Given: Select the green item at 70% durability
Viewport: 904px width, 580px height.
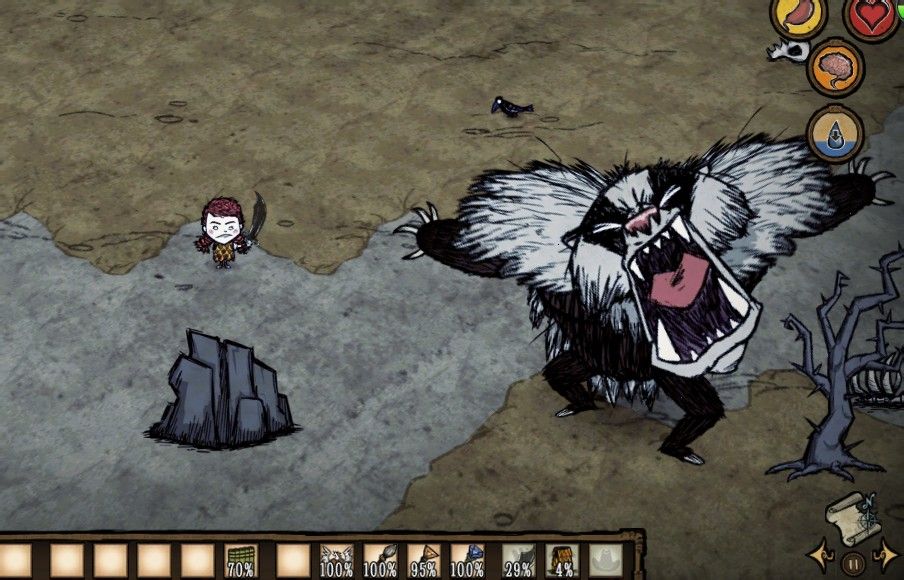Looking at the screenshot, I should (240, 561).
